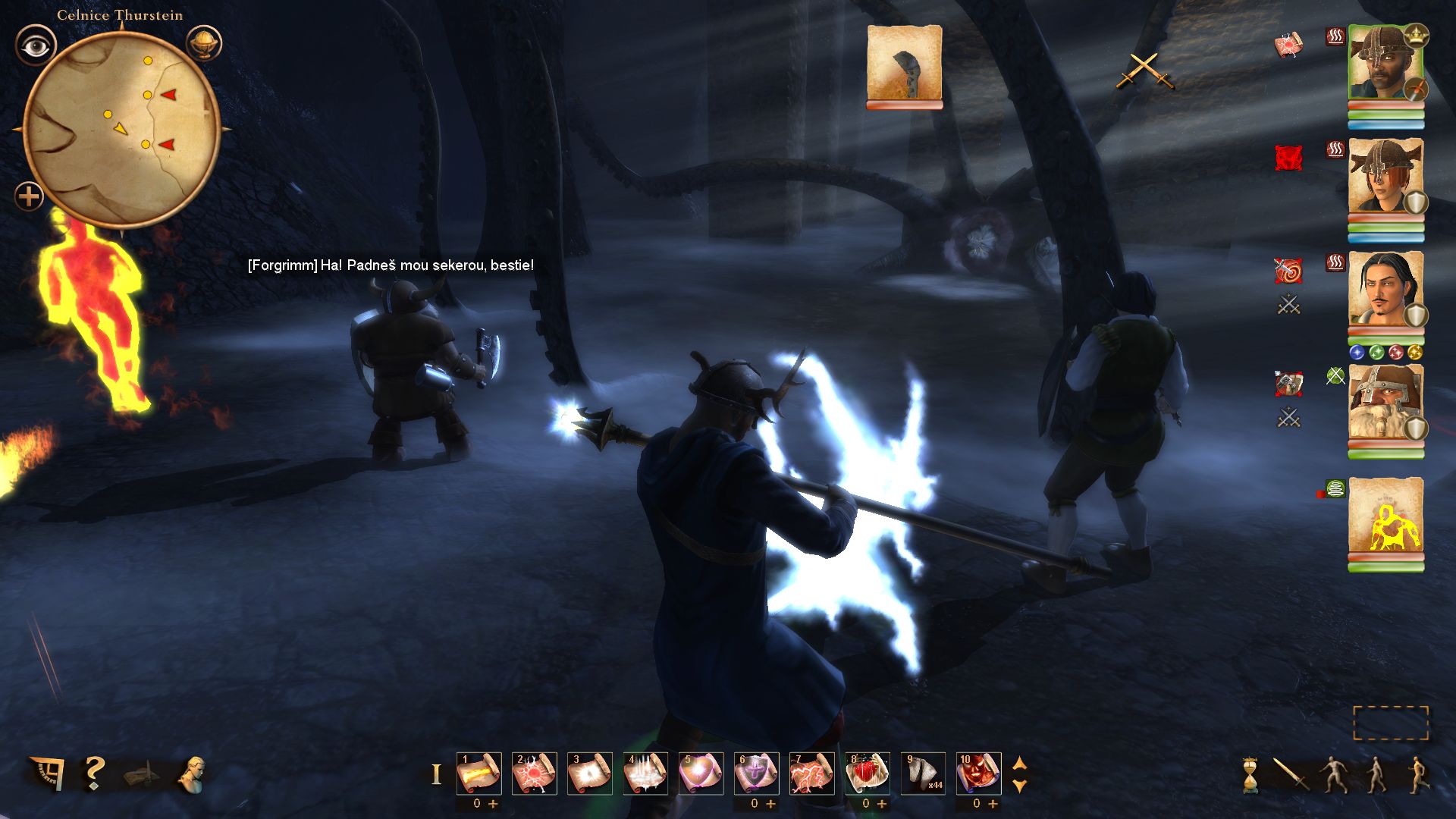This screenshot has width=1456, height=819.
Task: Open the world map globe icon
Action: coord(203,43)
